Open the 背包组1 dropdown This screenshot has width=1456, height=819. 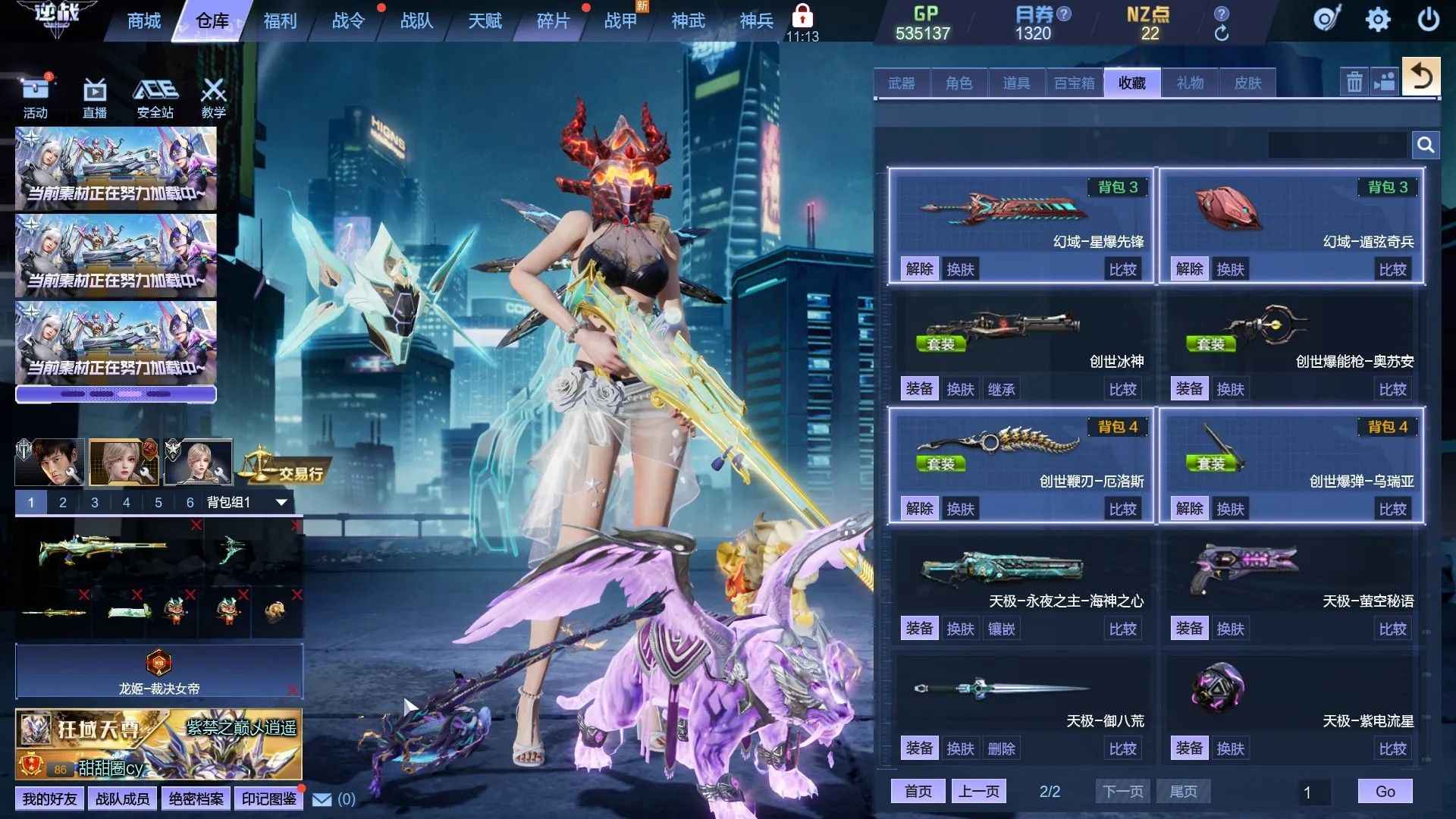[282, 502]
